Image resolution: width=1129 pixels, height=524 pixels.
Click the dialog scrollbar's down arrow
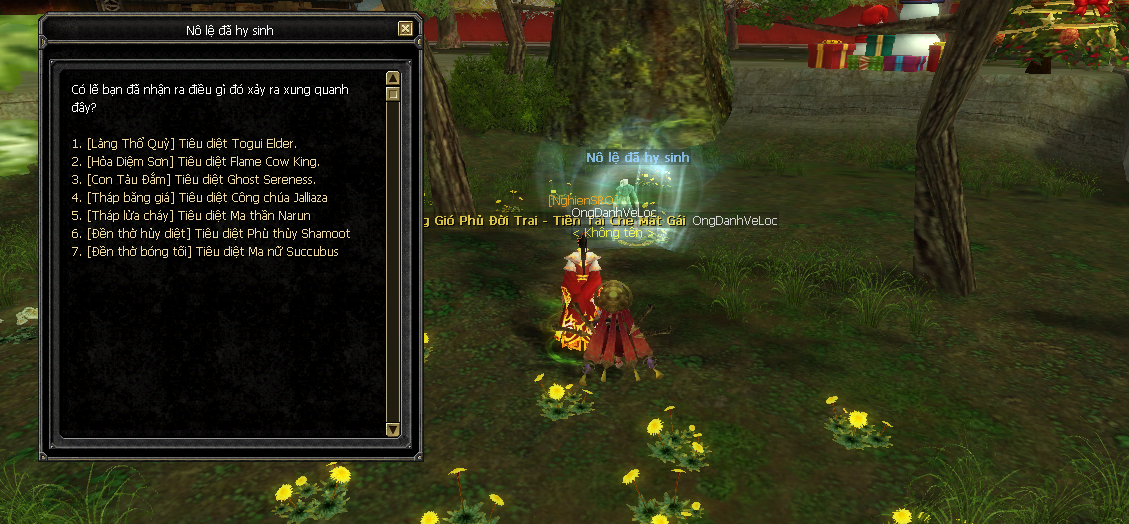(x=393, y=429)
